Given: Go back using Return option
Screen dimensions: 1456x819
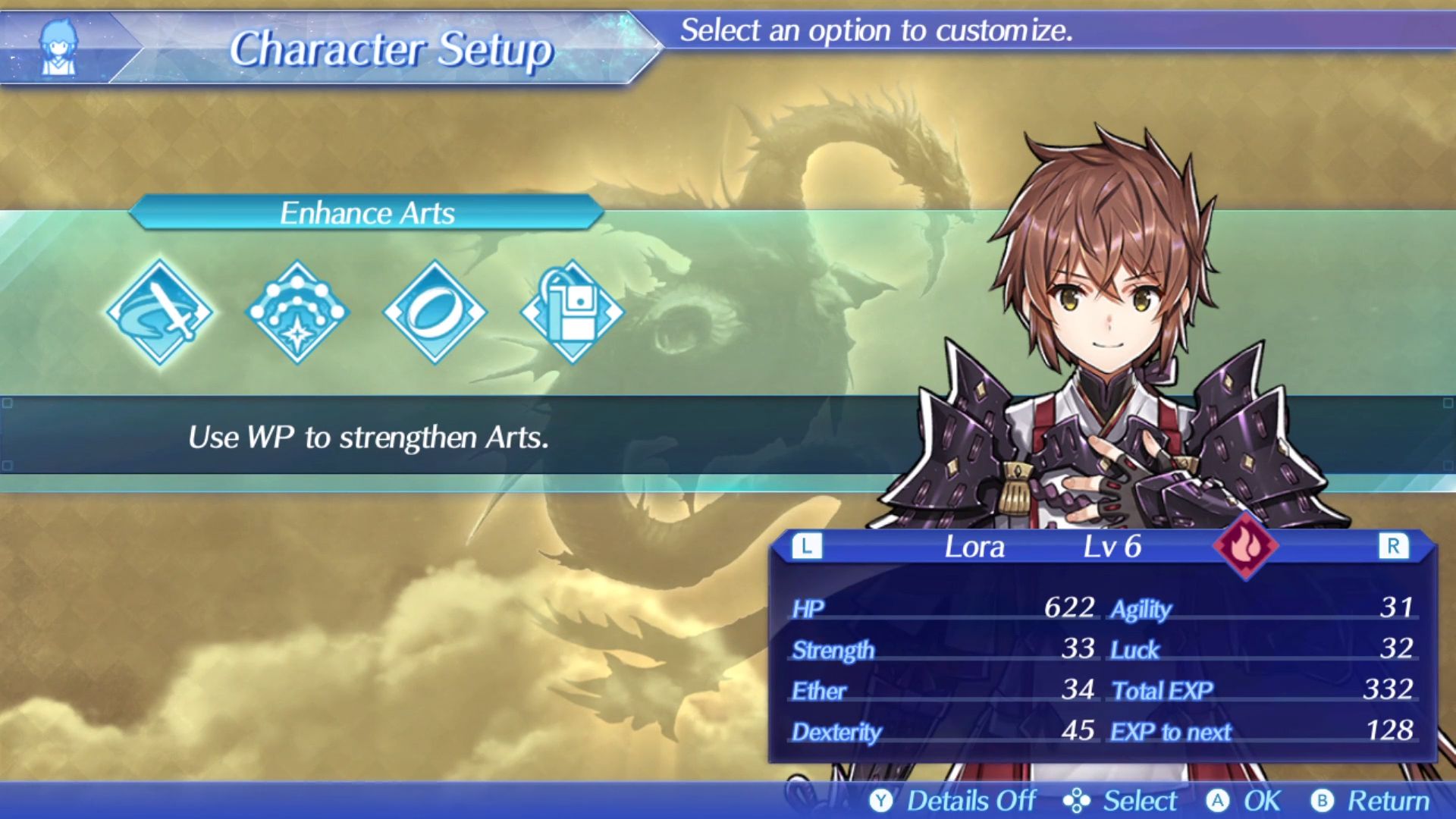Looking at the screenshot, I should (1371, 801).
